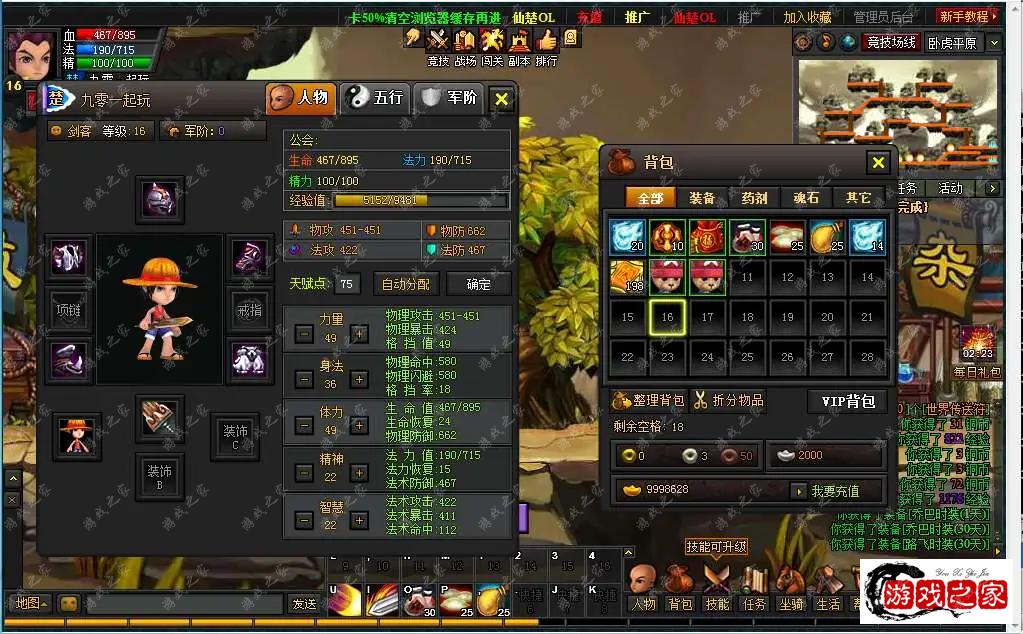Expand the 卧虎平原 area dropdown
Image resolution: width=1023 pixels, height=634 pixels.
[x=995, y=43]
